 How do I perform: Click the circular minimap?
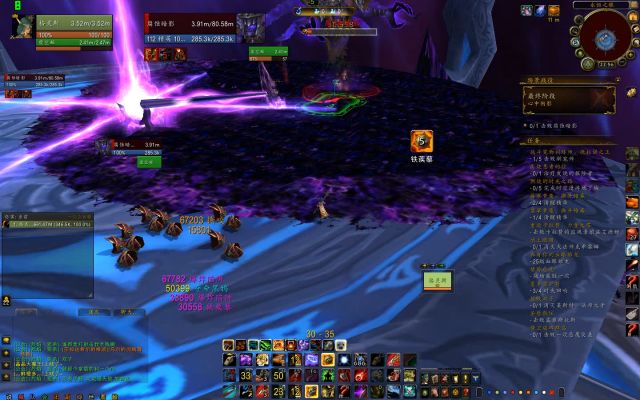pos(604,41)
